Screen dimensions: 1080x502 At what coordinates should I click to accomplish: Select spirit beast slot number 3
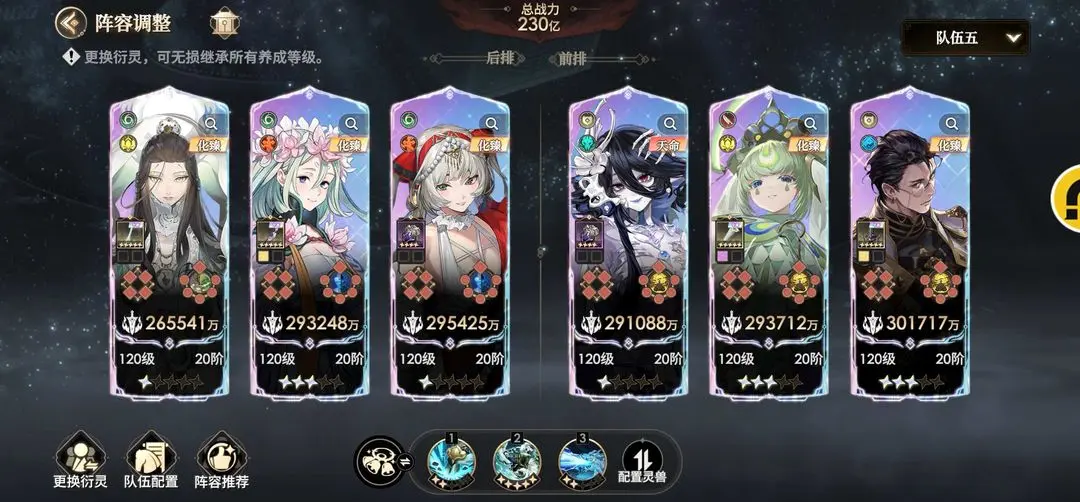pos(581,460)
